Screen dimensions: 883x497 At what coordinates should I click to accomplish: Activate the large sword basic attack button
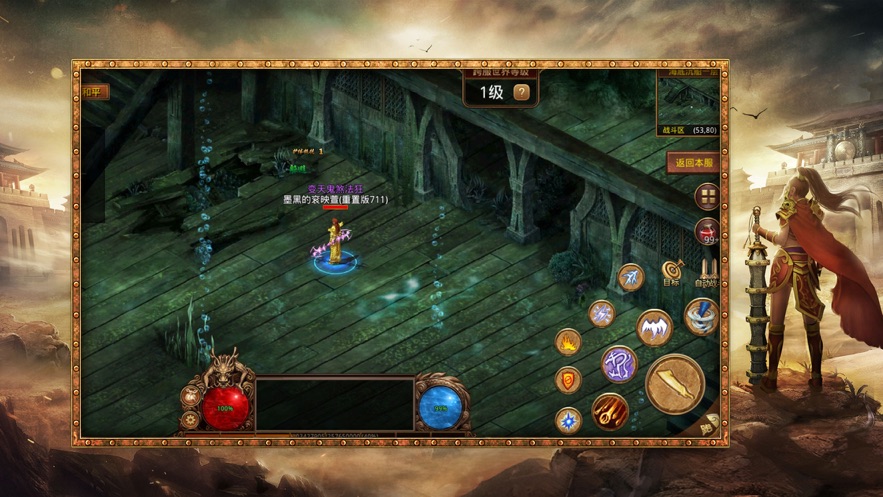[x=674, y=383]
